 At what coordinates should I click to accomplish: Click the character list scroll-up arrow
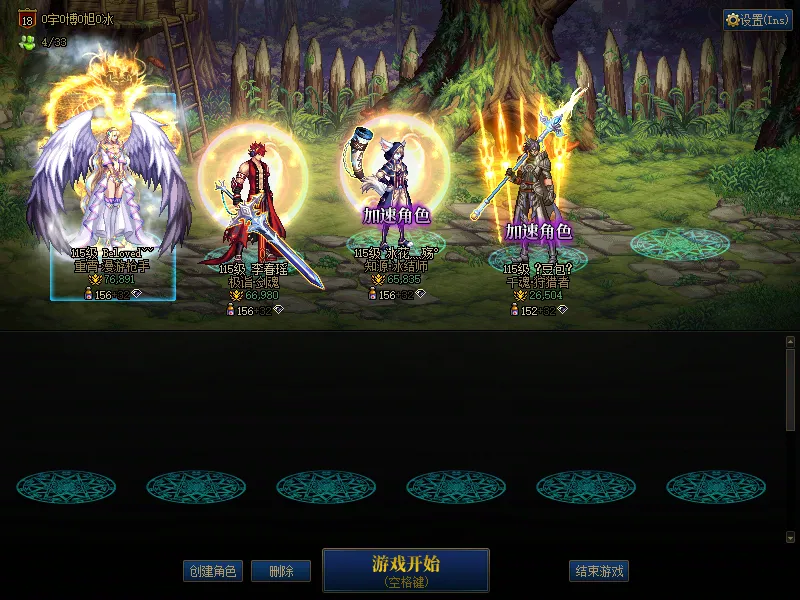click(x=790, y=341)
